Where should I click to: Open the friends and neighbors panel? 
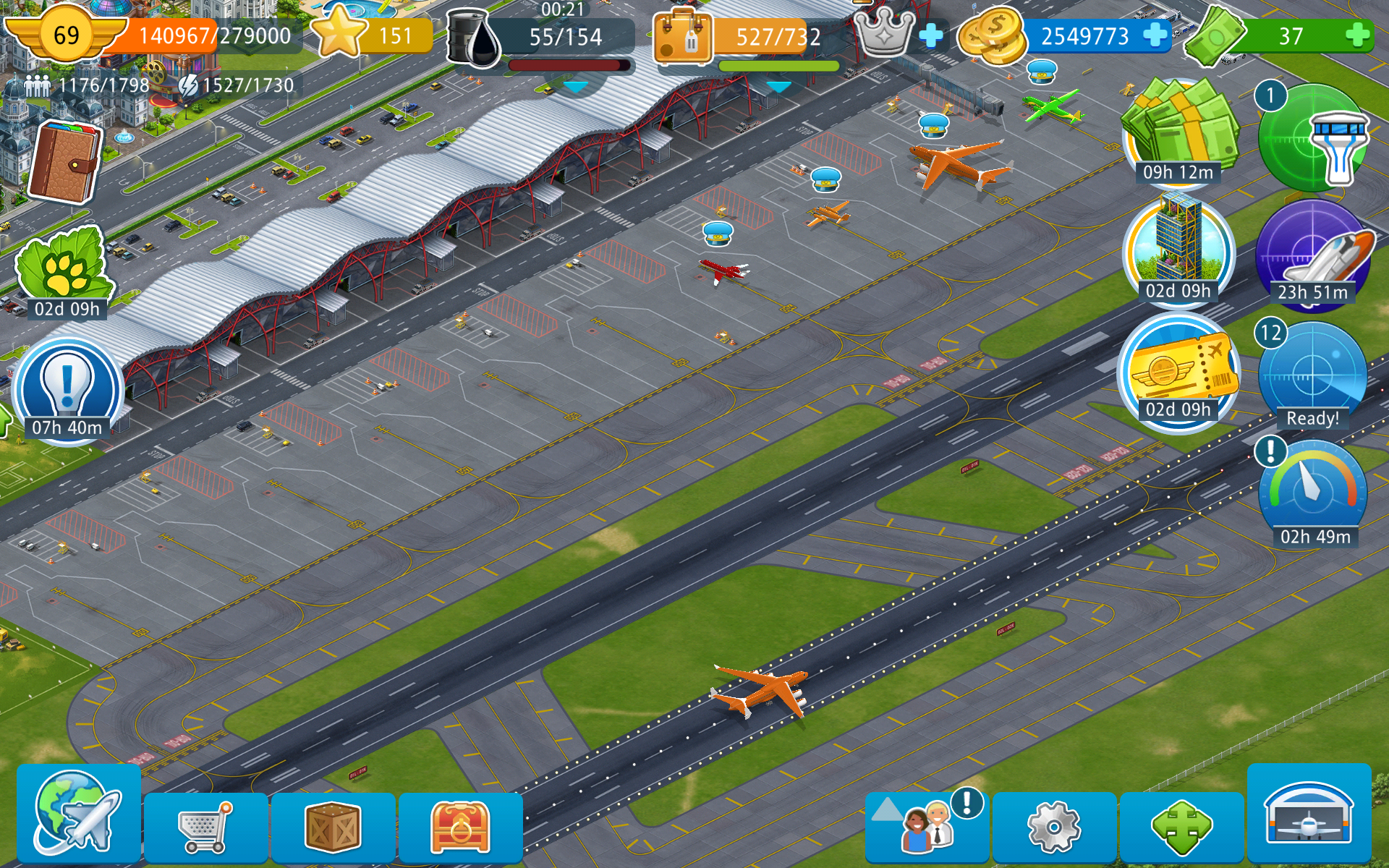click(927, 827)
